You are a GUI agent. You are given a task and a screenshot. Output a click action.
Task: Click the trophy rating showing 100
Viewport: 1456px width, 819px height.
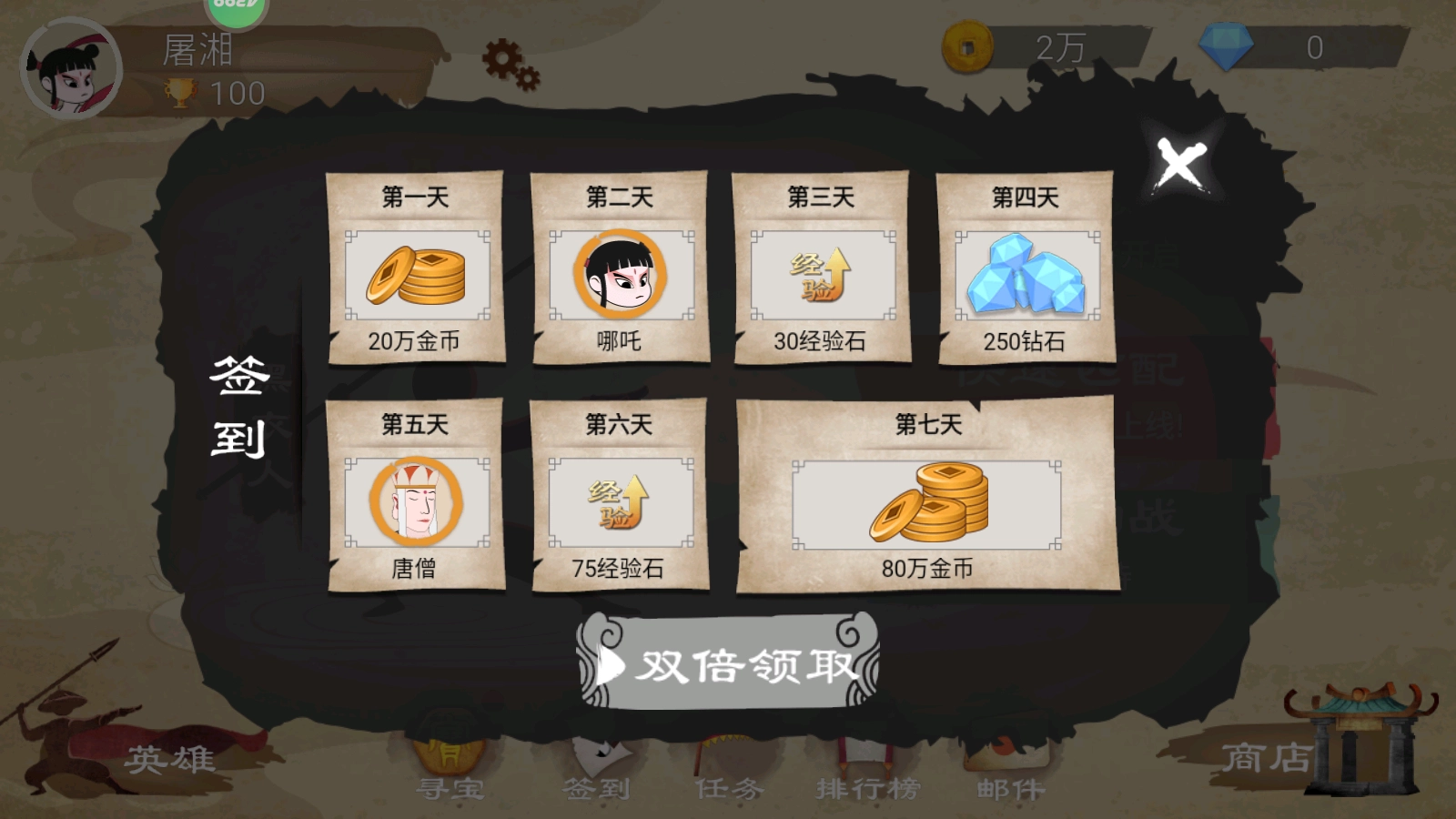[214, 93]
